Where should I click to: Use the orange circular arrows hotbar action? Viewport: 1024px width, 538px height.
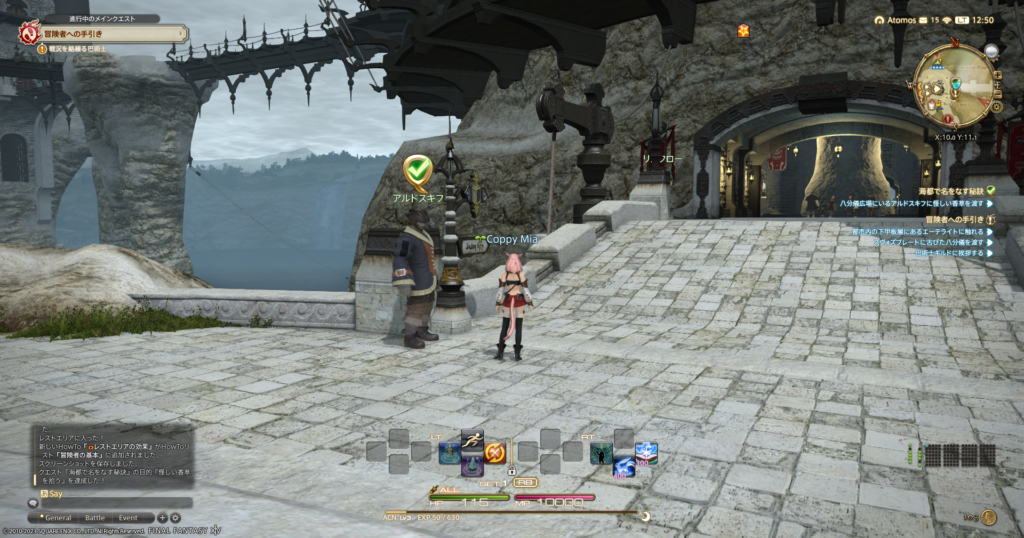click(495, 453)
